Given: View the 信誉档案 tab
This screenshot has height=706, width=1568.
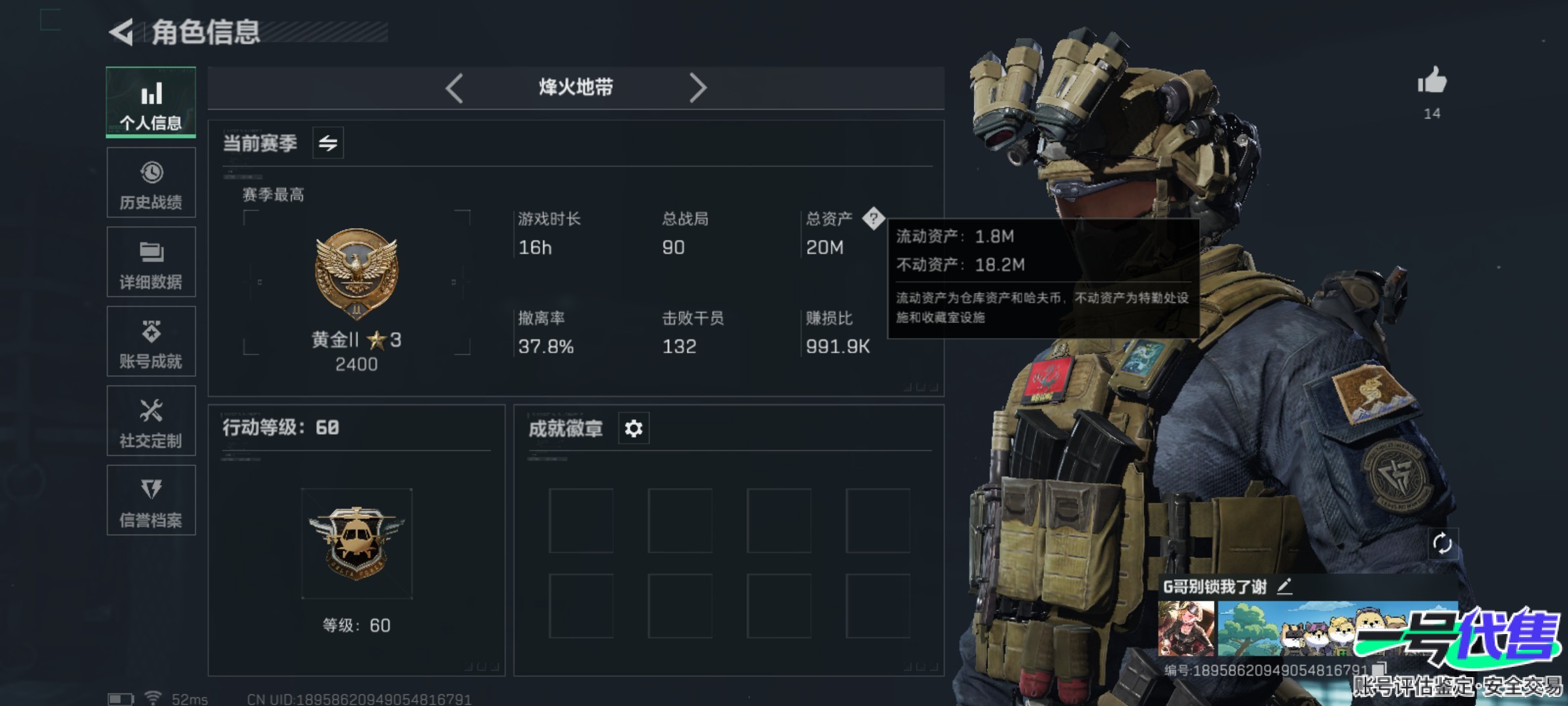Looking at the screenshot, I should (x=151, y=501).
